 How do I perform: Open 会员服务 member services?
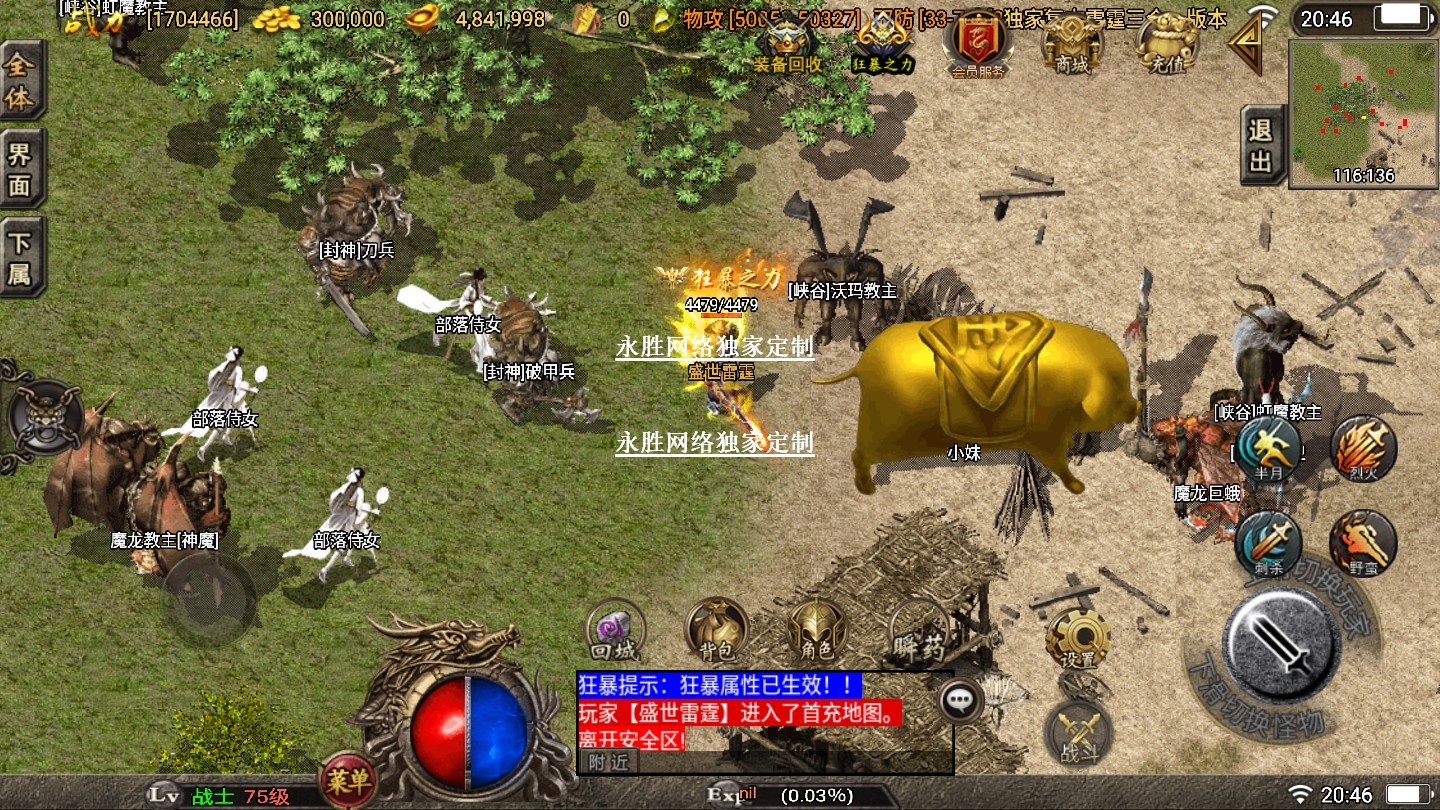pos(979,45)
